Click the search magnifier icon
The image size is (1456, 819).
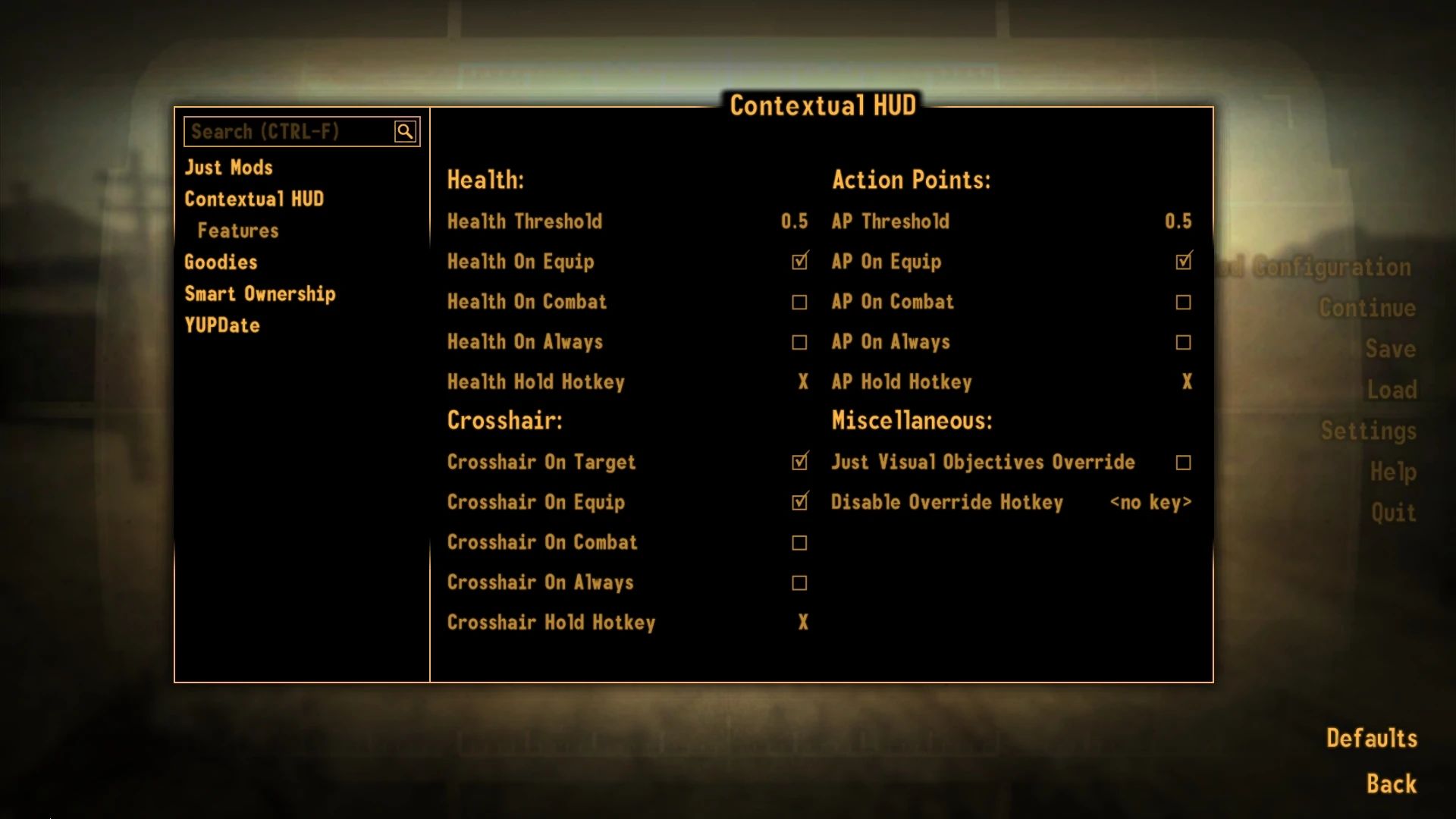tap(405, 130)
